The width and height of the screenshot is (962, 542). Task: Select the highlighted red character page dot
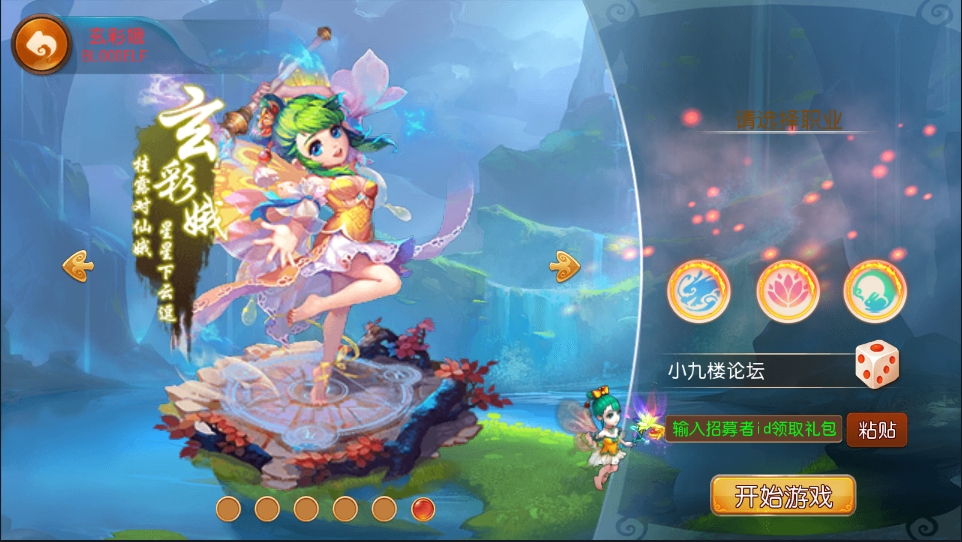[x=423, y=509]
